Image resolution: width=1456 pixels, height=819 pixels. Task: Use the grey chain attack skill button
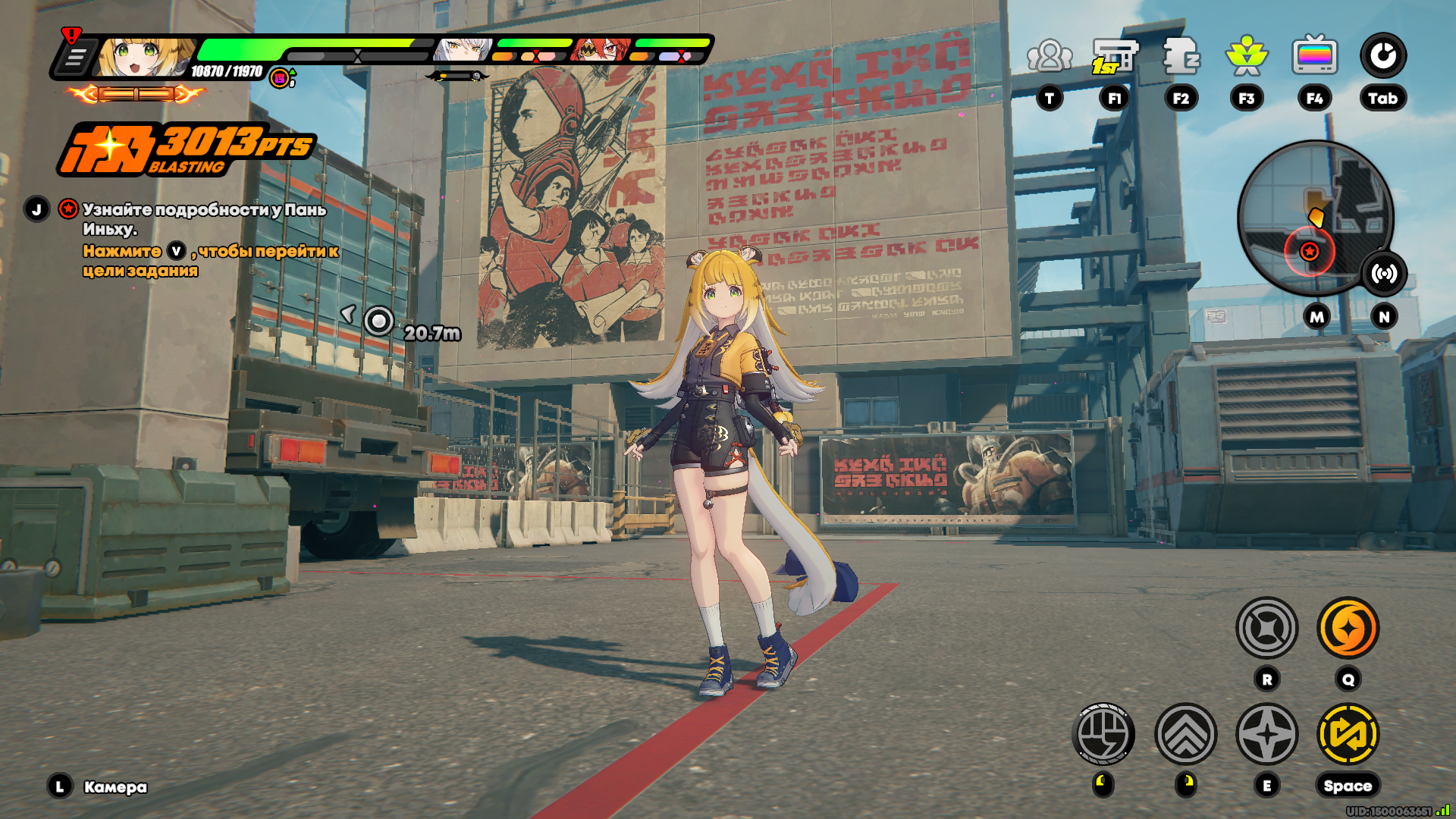click(x=1266, y=628)
